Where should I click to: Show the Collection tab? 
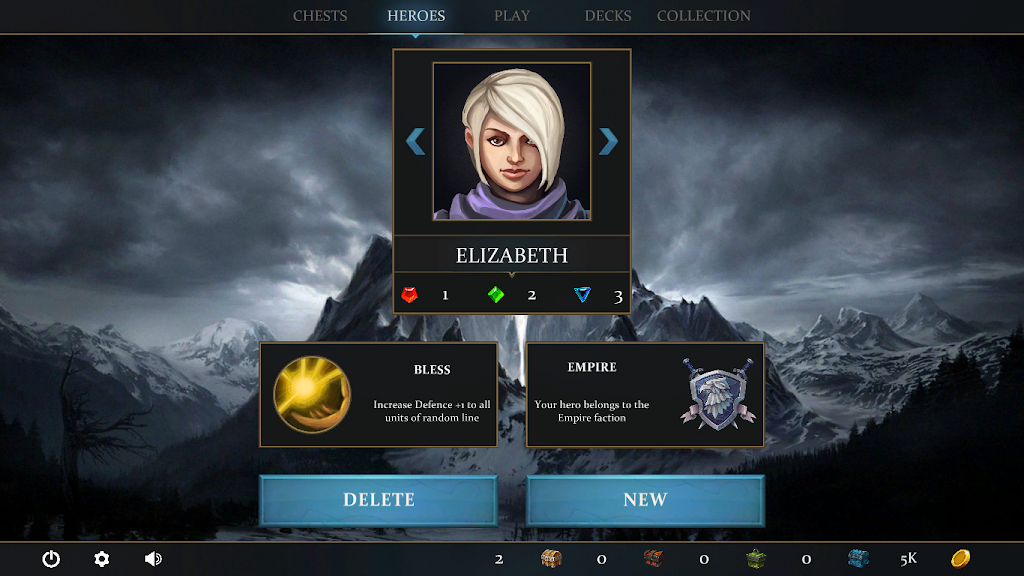point(704,16)
